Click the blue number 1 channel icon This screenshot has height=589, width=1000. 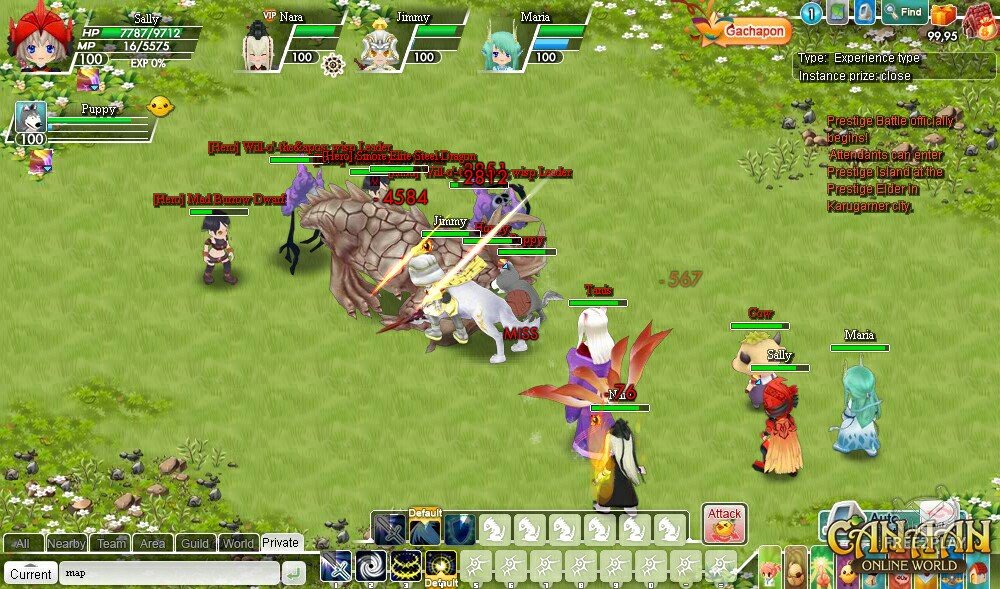[811, 13]
